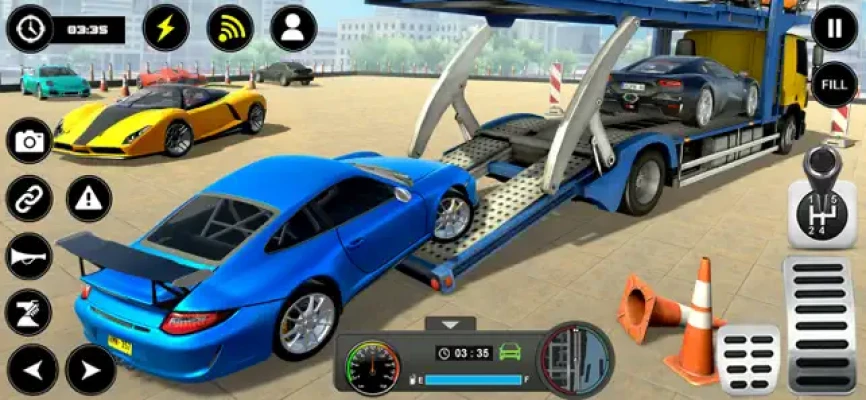Step on the tall accelerator pedal

click(x=821, y=324)
